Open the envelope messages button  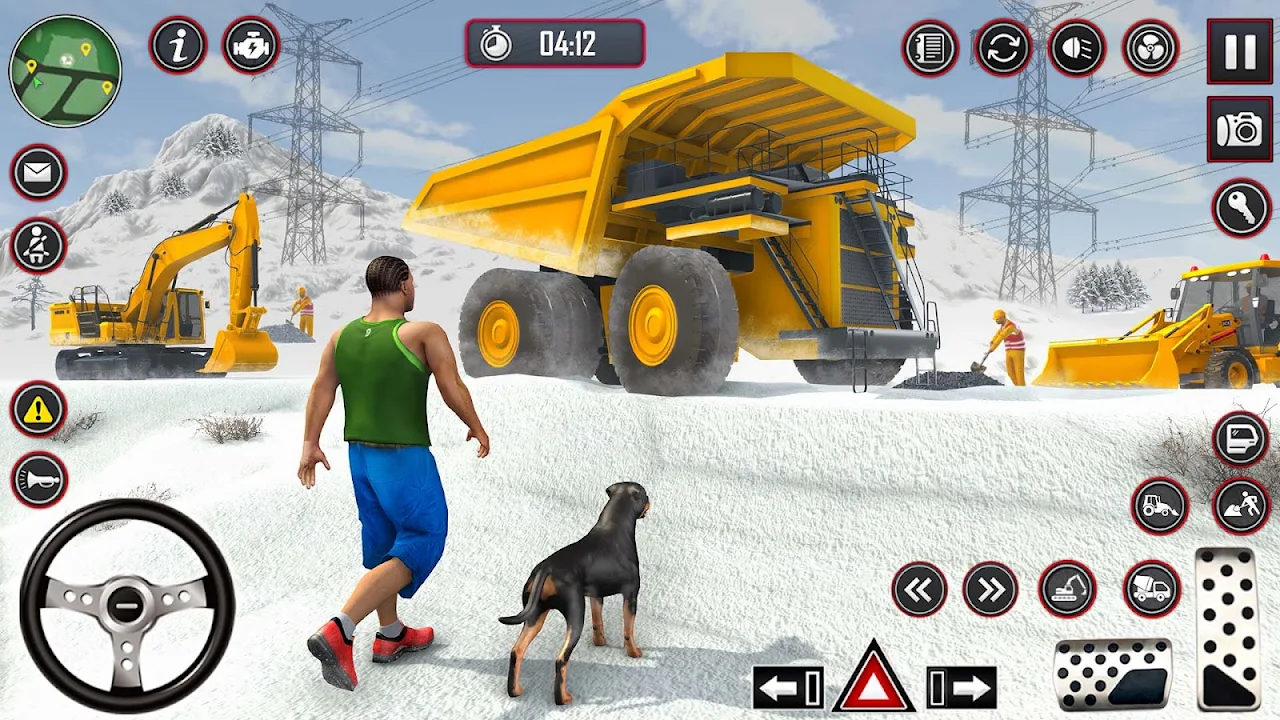39,173
